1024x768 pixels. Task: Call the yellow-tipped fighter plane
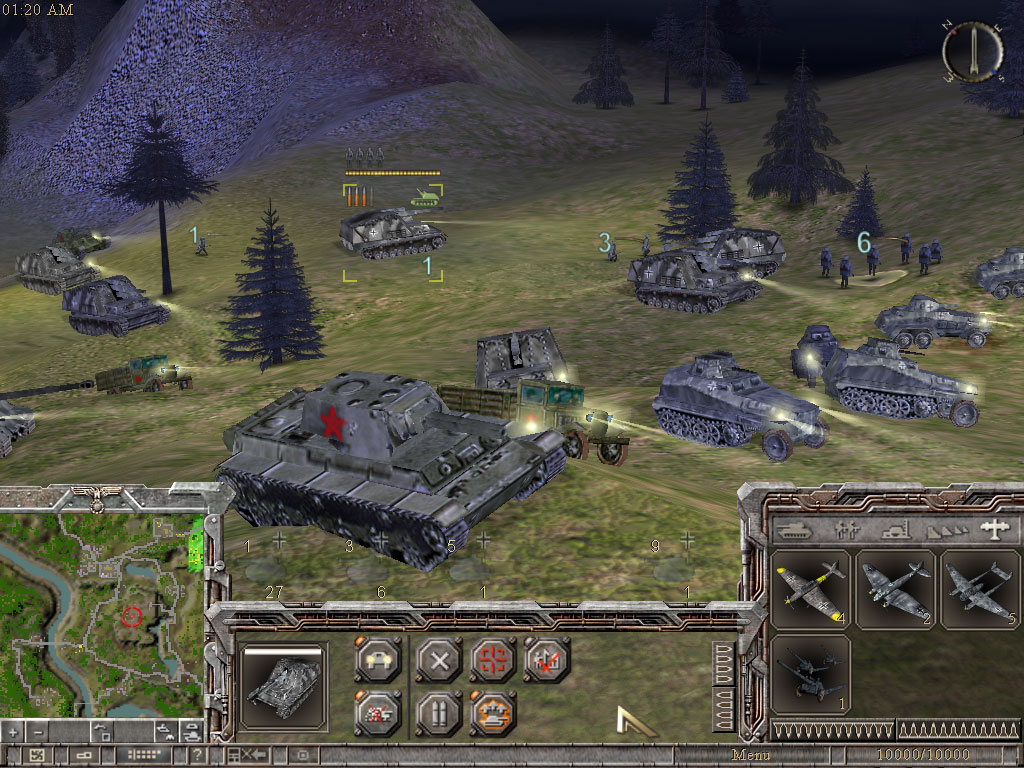(811, 588)
